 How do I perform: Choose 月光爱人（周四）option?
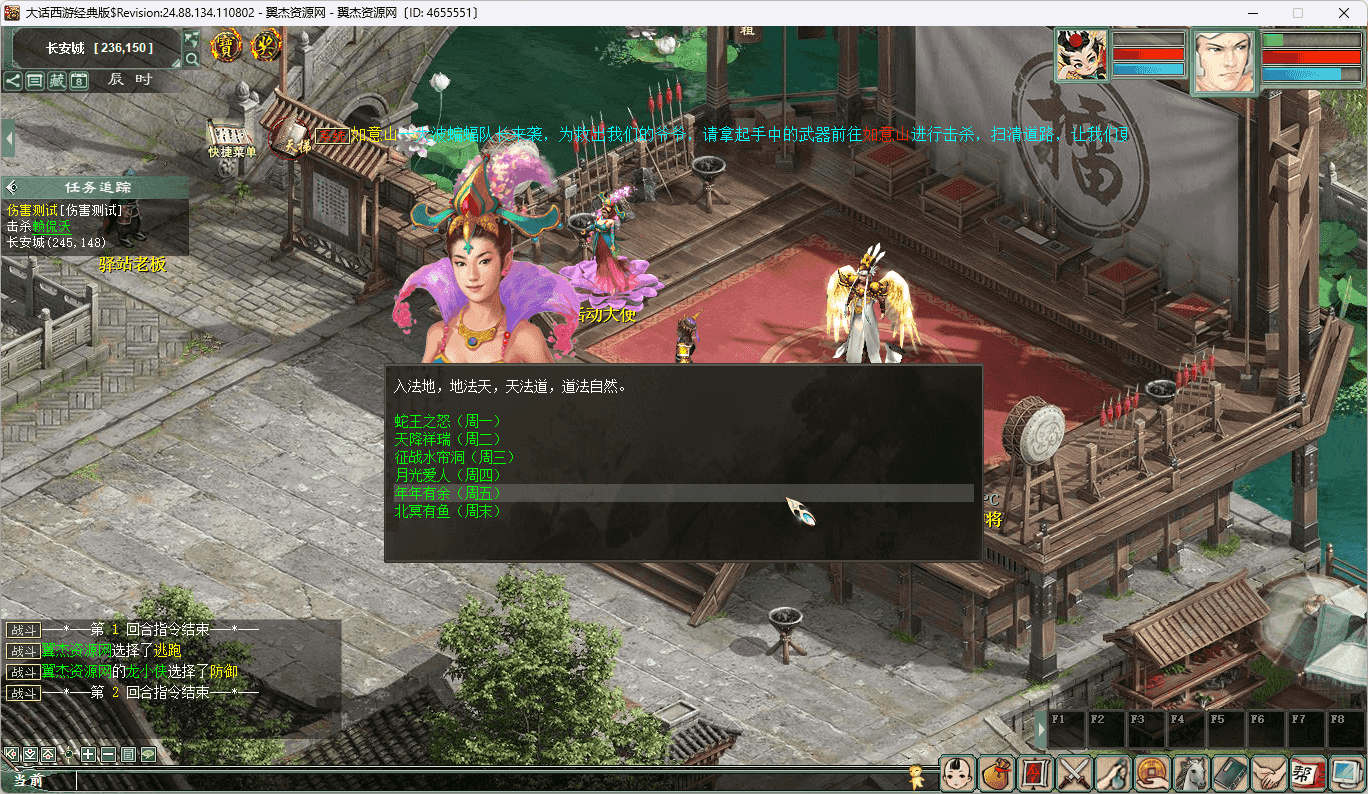tap(448, 475)
